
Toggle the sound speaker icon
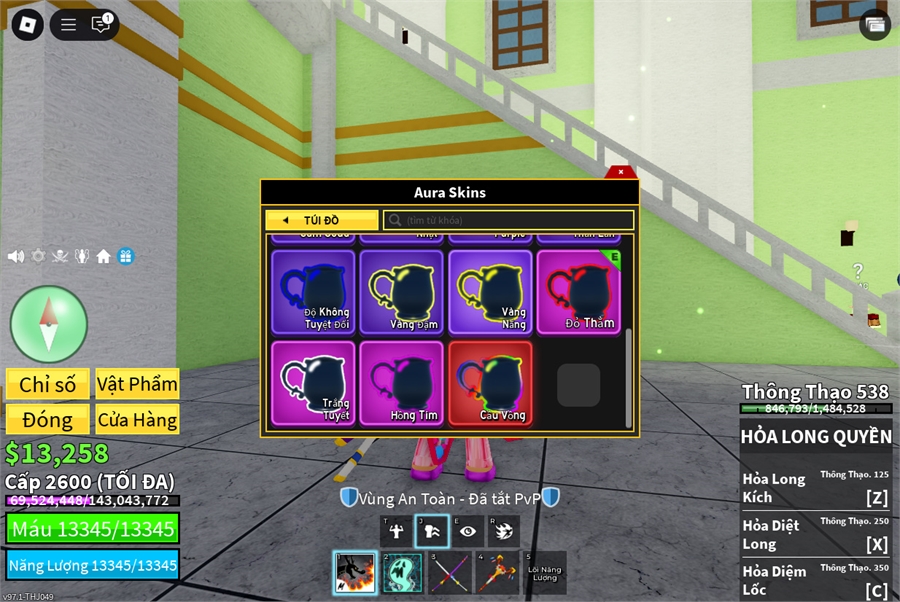[16, 256]
